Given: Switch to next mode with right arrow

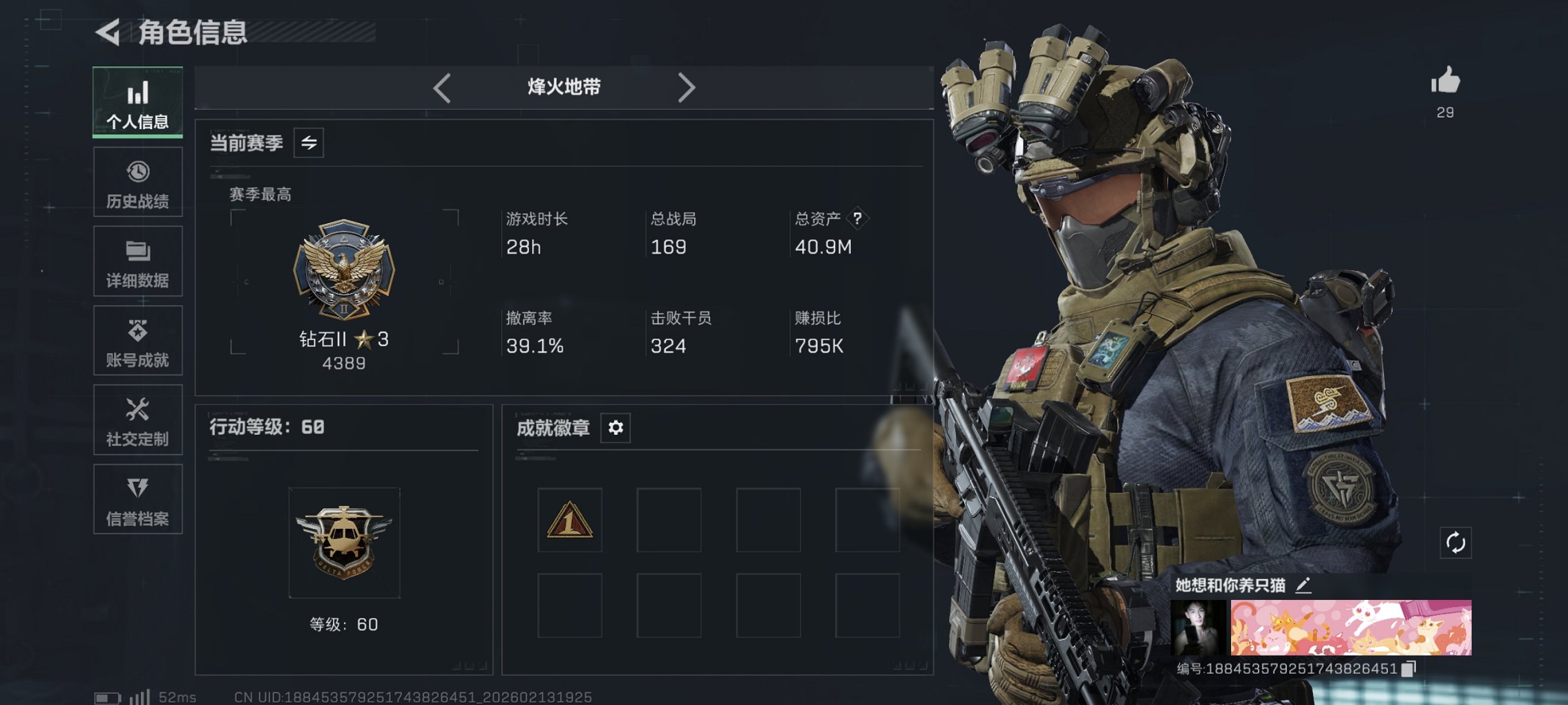Looking at the screenshot, I should (687, 87).
